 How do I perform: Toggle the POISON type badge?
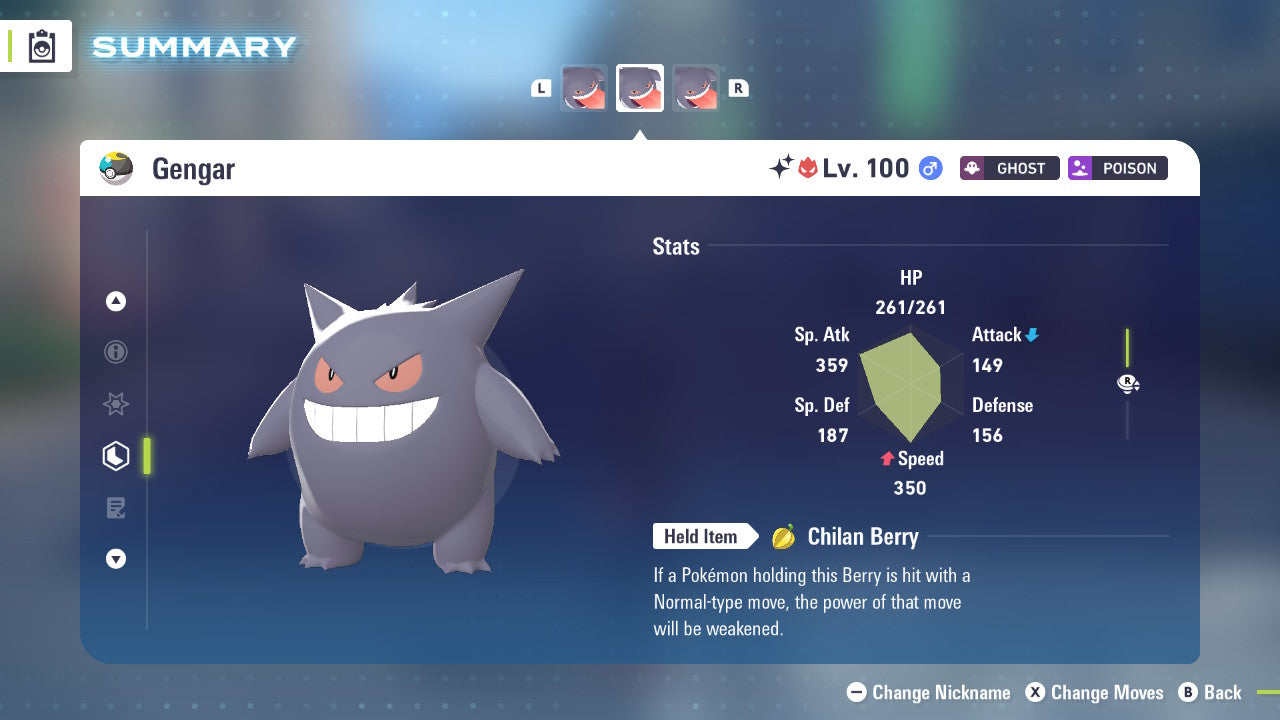coord(1117,168)
